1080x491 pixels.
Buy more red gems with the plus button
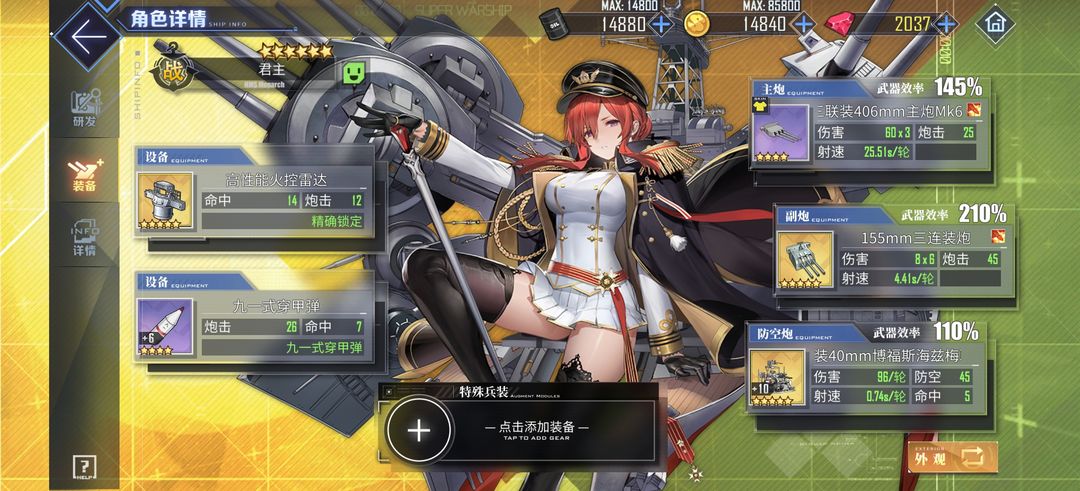coord(945,24)
